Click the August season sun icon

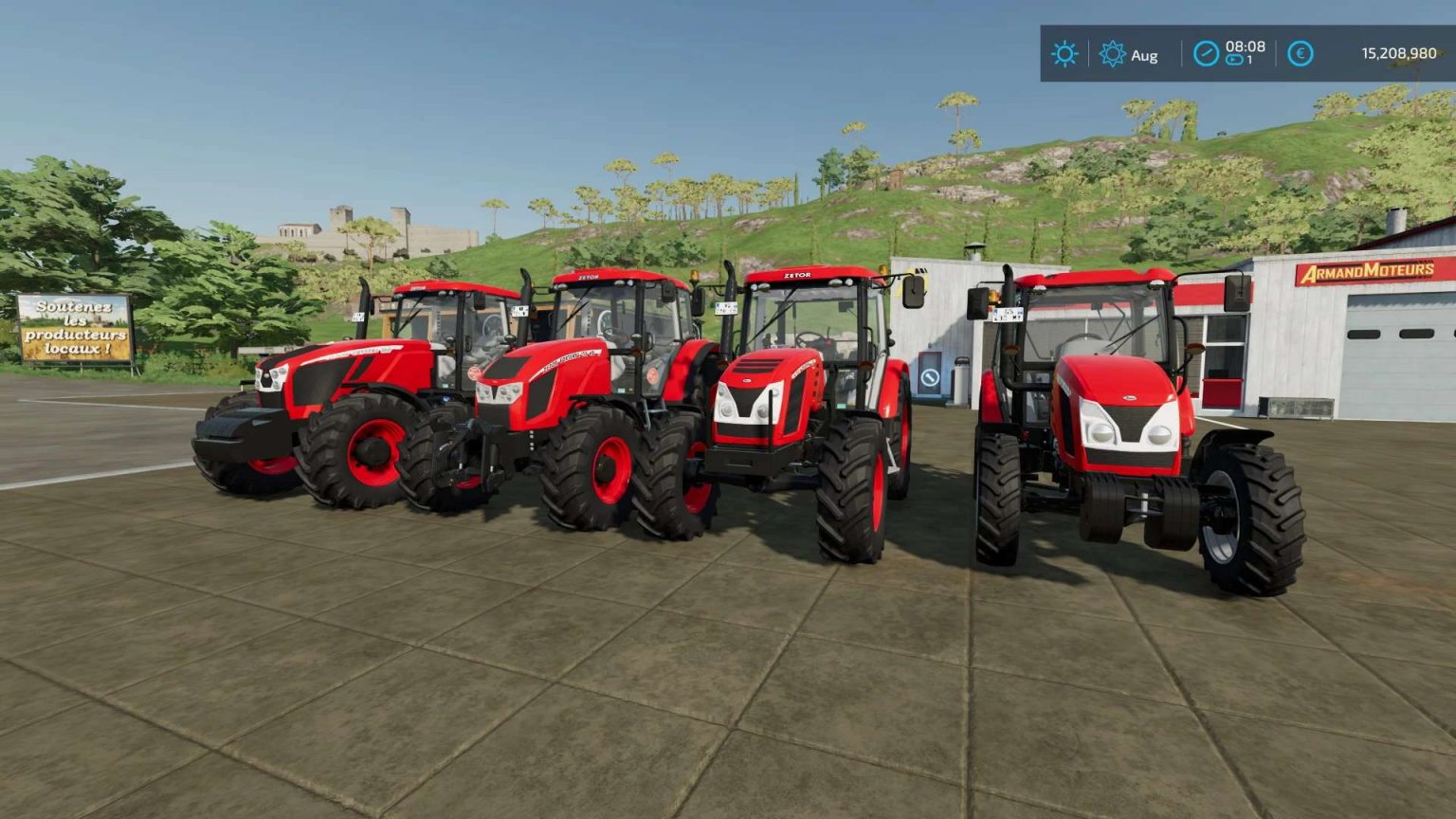click(x=1111, y=54)
